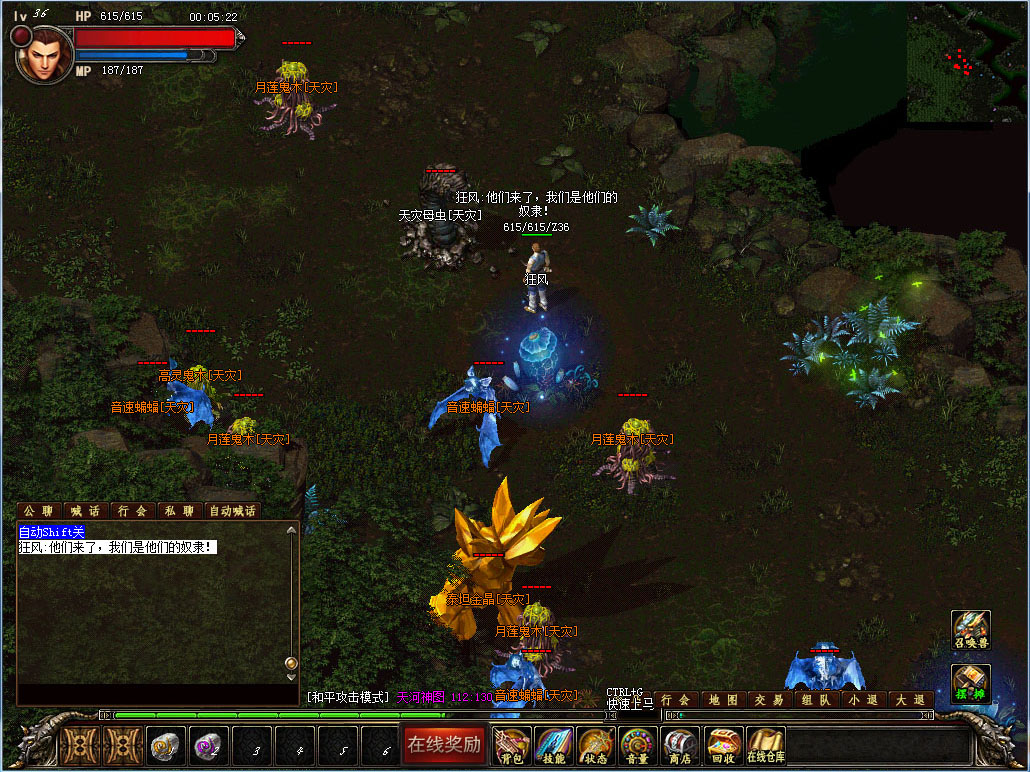Open the 地图 map button
Viewport: 1030px width, 772px height.
coord(724,700)
